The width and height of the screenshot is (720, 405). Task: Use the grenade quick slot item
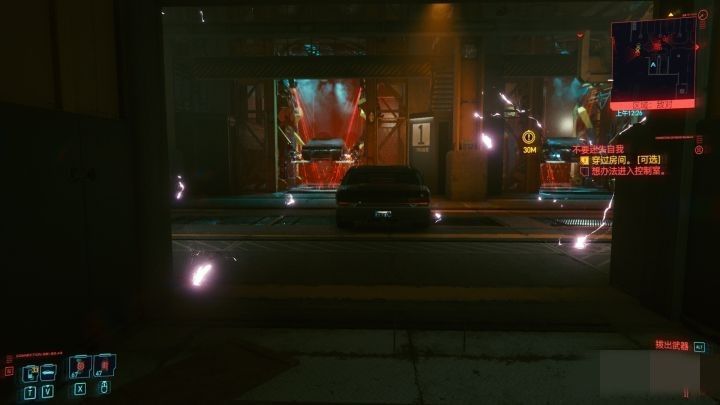click(80, 367)
